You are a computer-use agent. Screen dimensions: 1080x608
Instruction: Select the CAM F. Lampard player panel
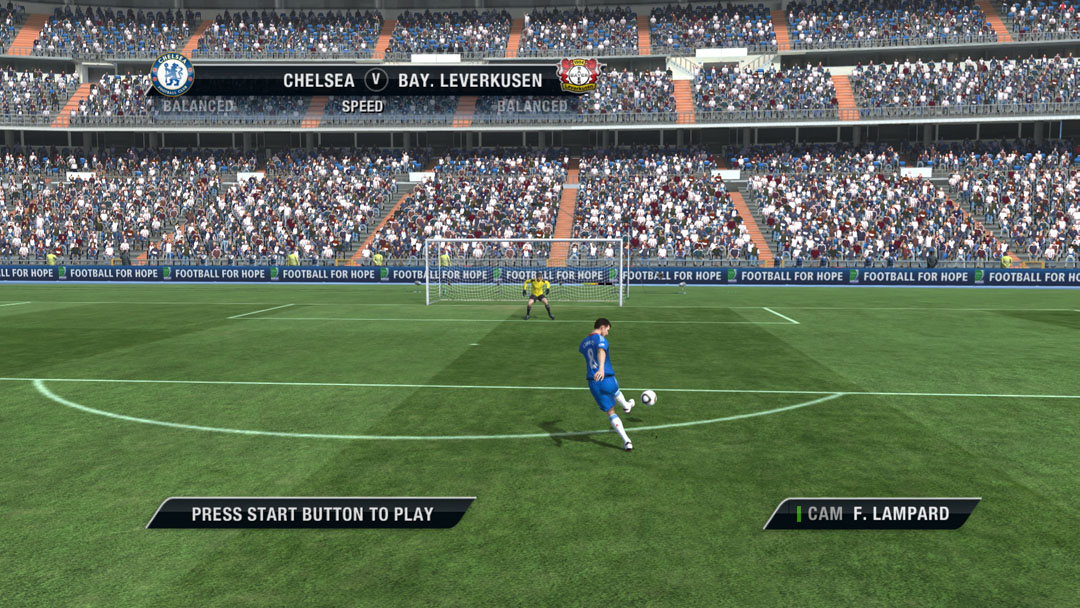tap(872, 514)
